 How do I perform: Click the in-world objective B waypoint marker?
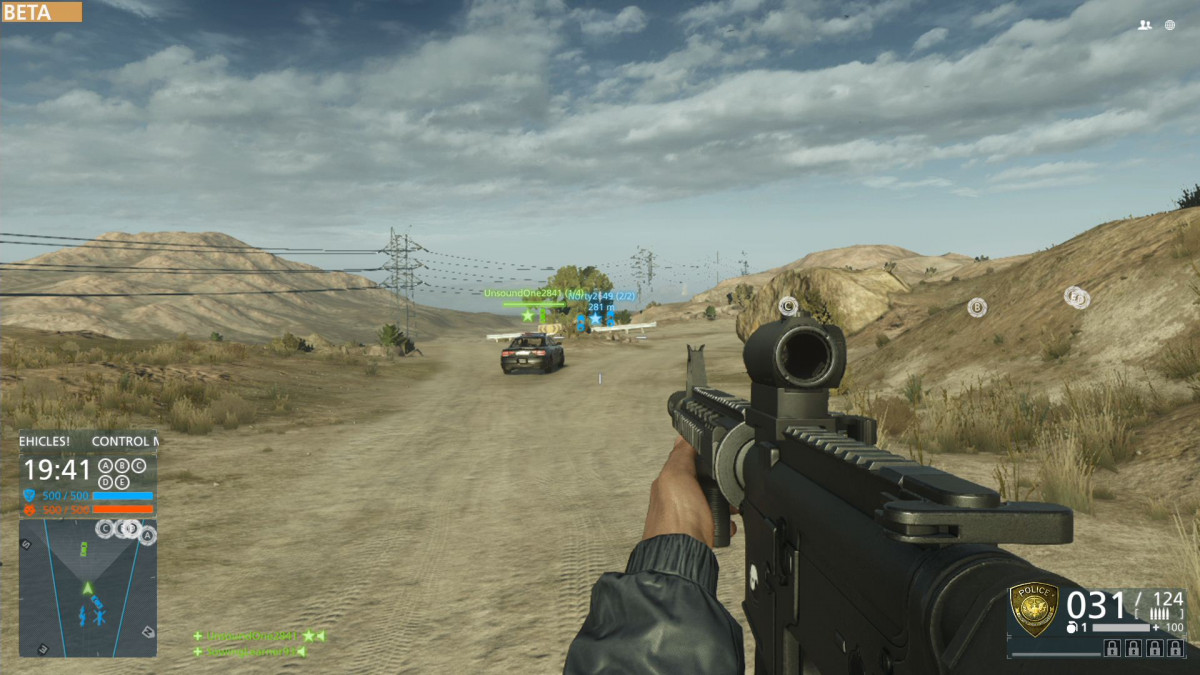point(977,308)
